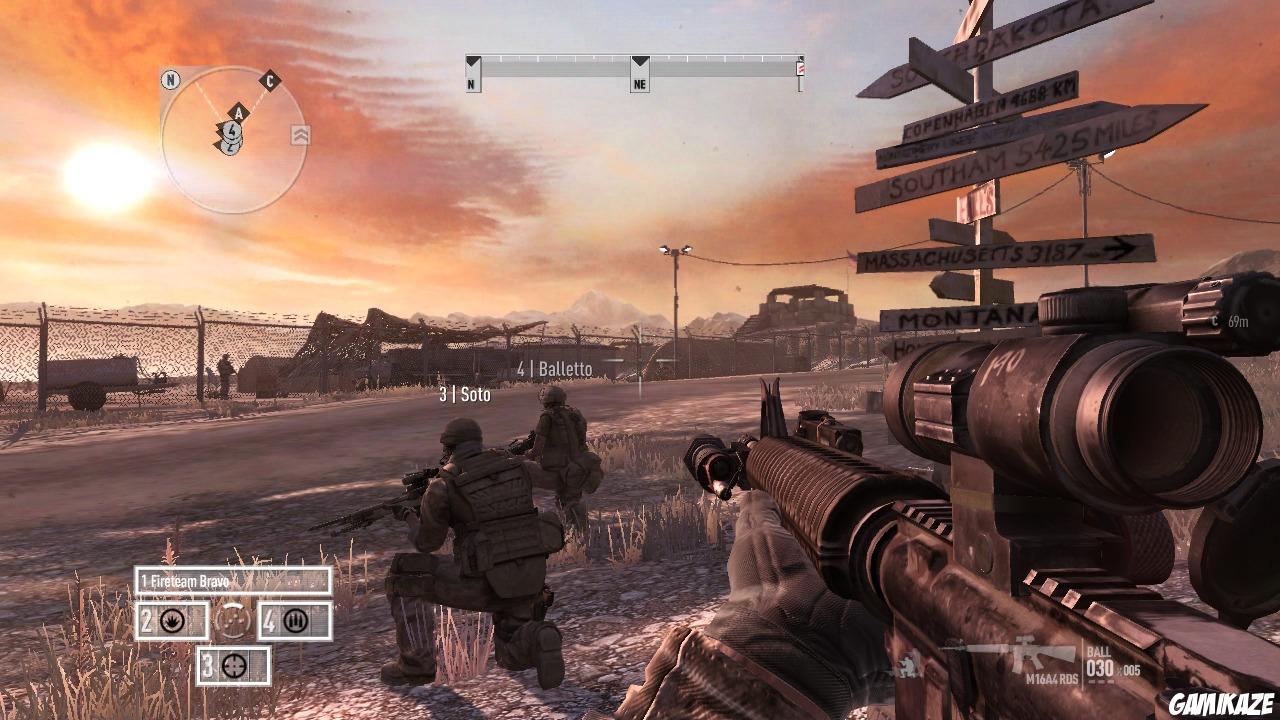Image resolution: width=1280 pixels, height=720 pixels.
Task: Click the 1 Fireteam Bravo header
Action: [184, 581]
